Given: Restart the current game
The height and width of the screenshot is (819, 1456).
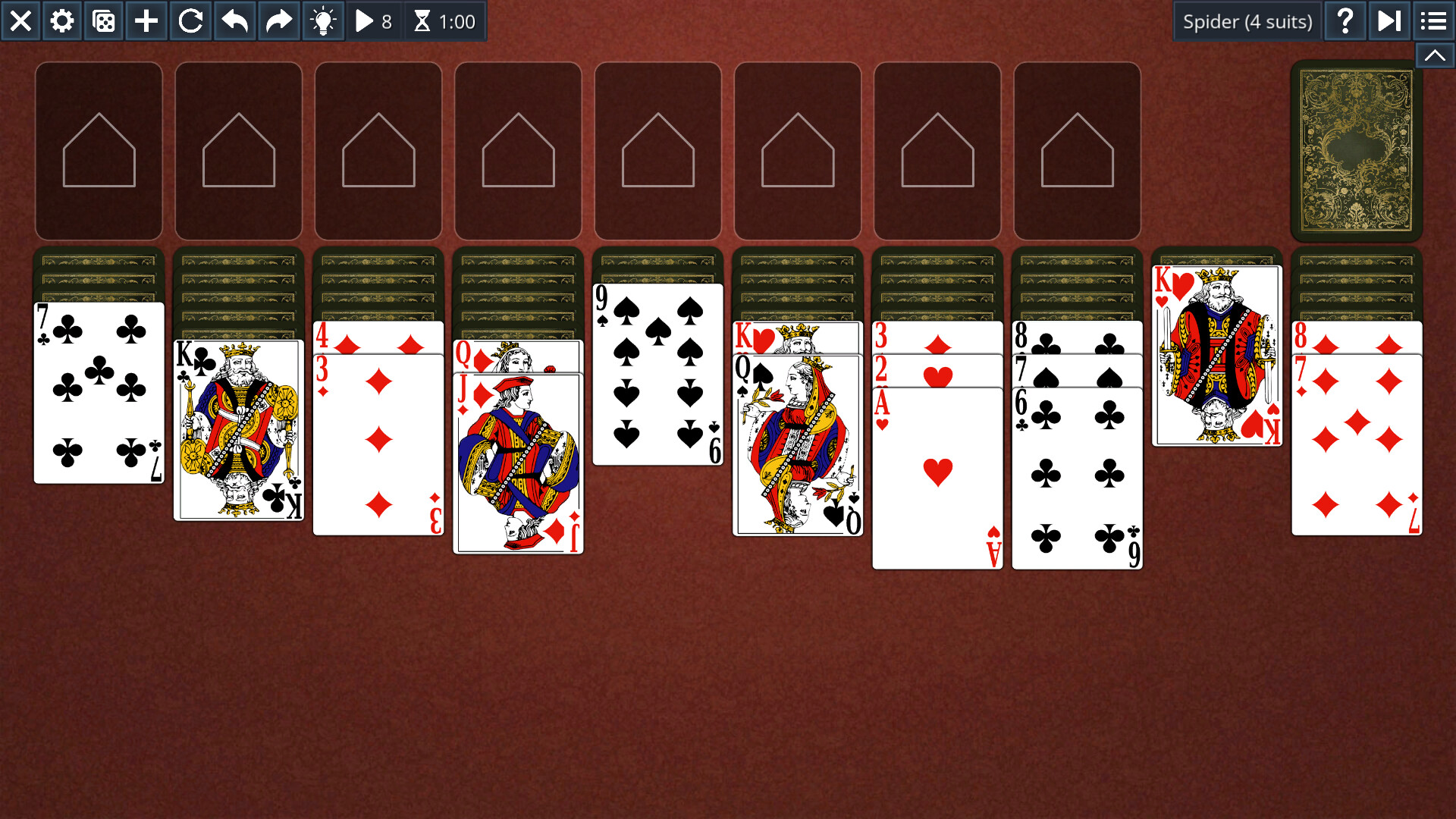Looking at the screenshot, I should coord(190,21).
